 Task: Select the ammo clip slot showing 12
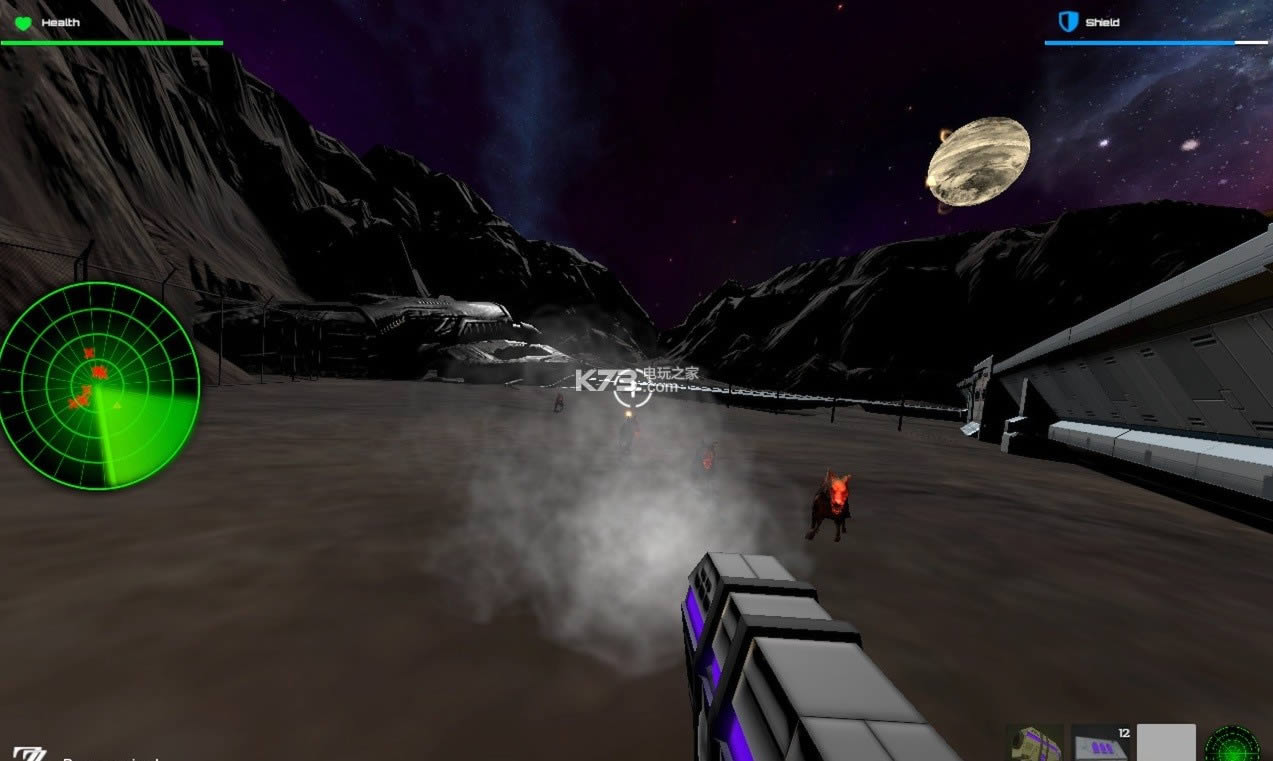coord(1100,744)
